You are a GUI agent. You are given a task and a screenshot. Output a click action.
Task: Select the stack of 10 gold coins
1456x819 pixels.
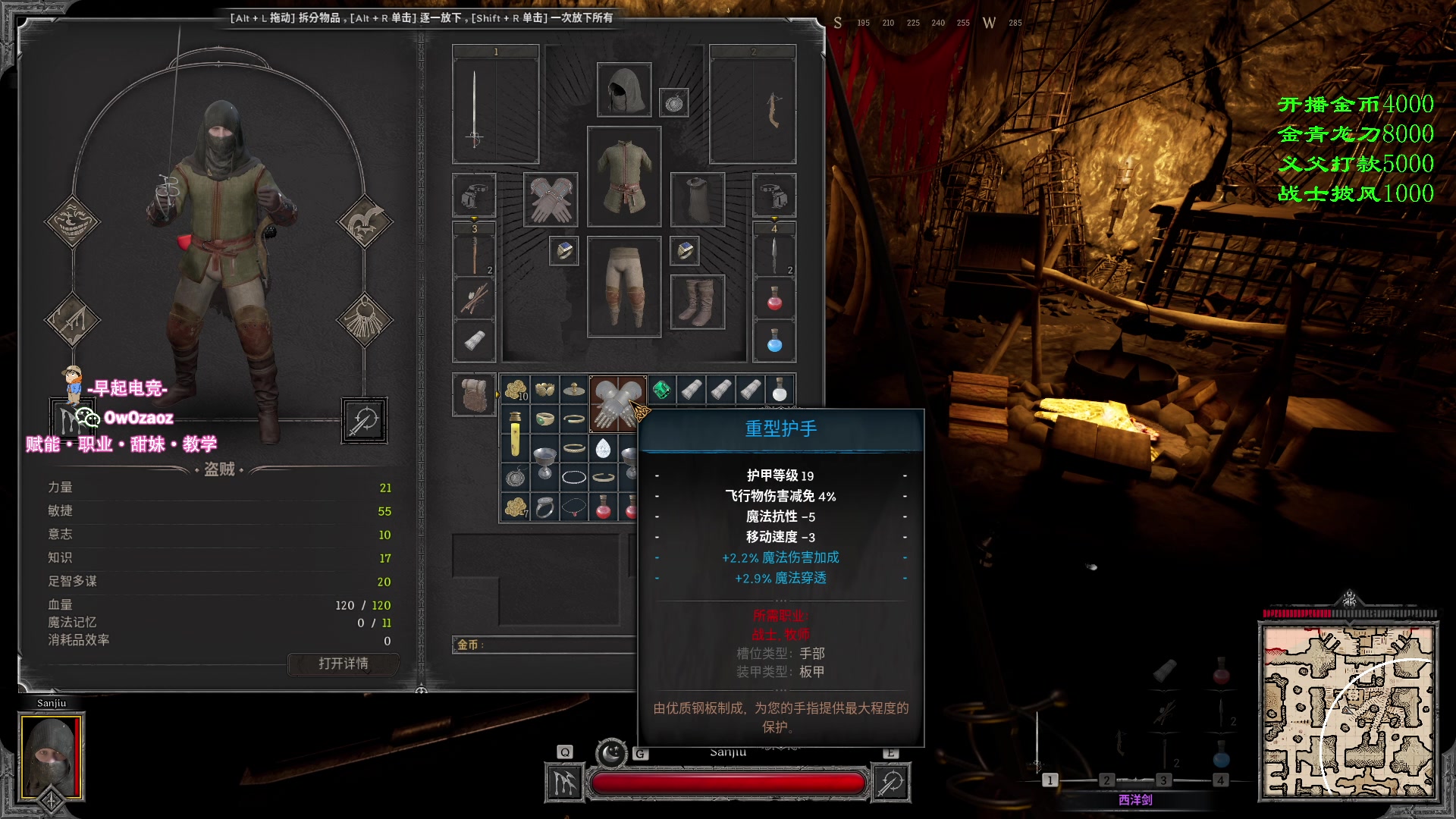(516, 390)
